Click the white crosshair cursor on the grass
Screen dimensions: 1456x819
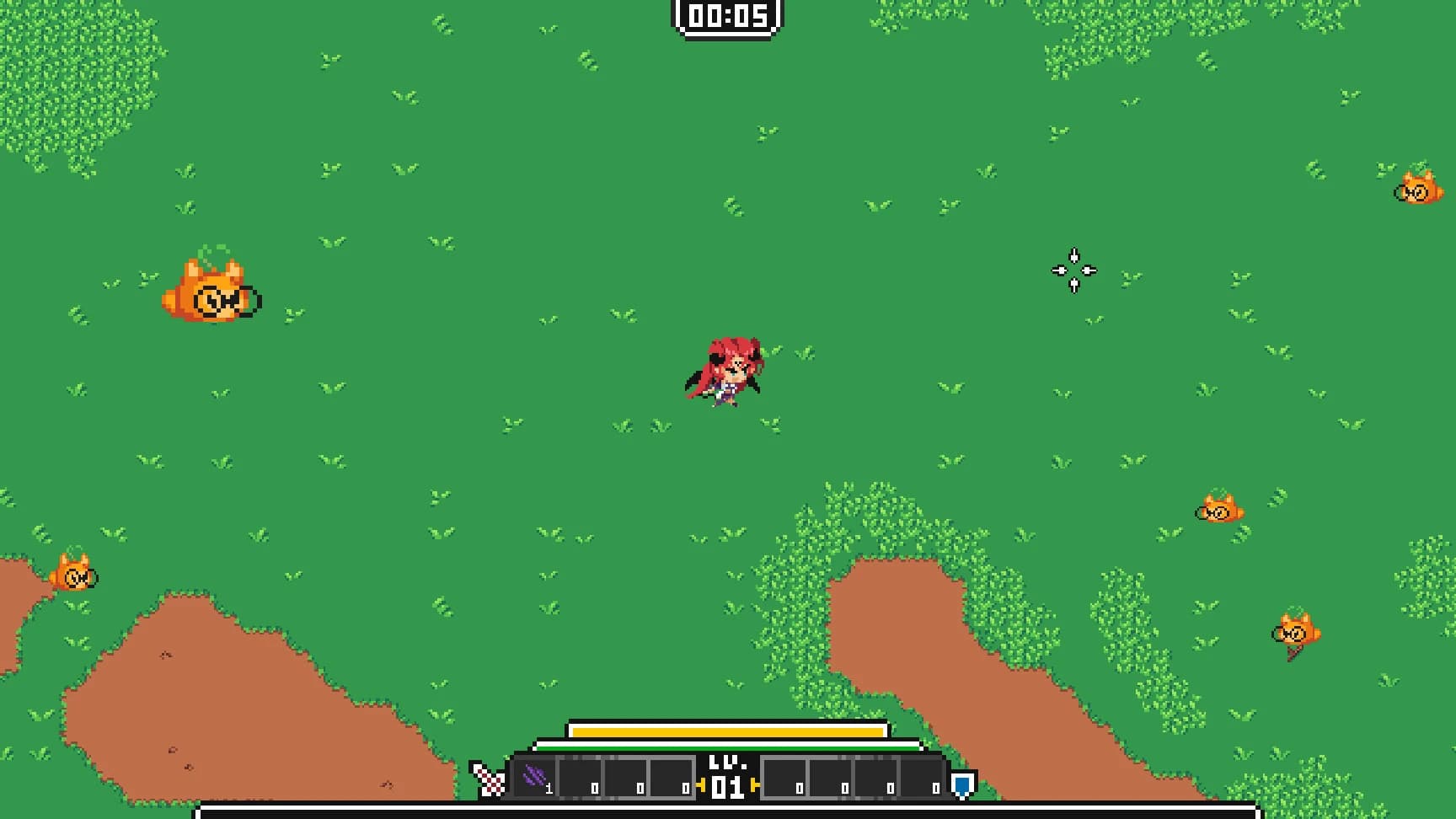[x=1073, y=270]
